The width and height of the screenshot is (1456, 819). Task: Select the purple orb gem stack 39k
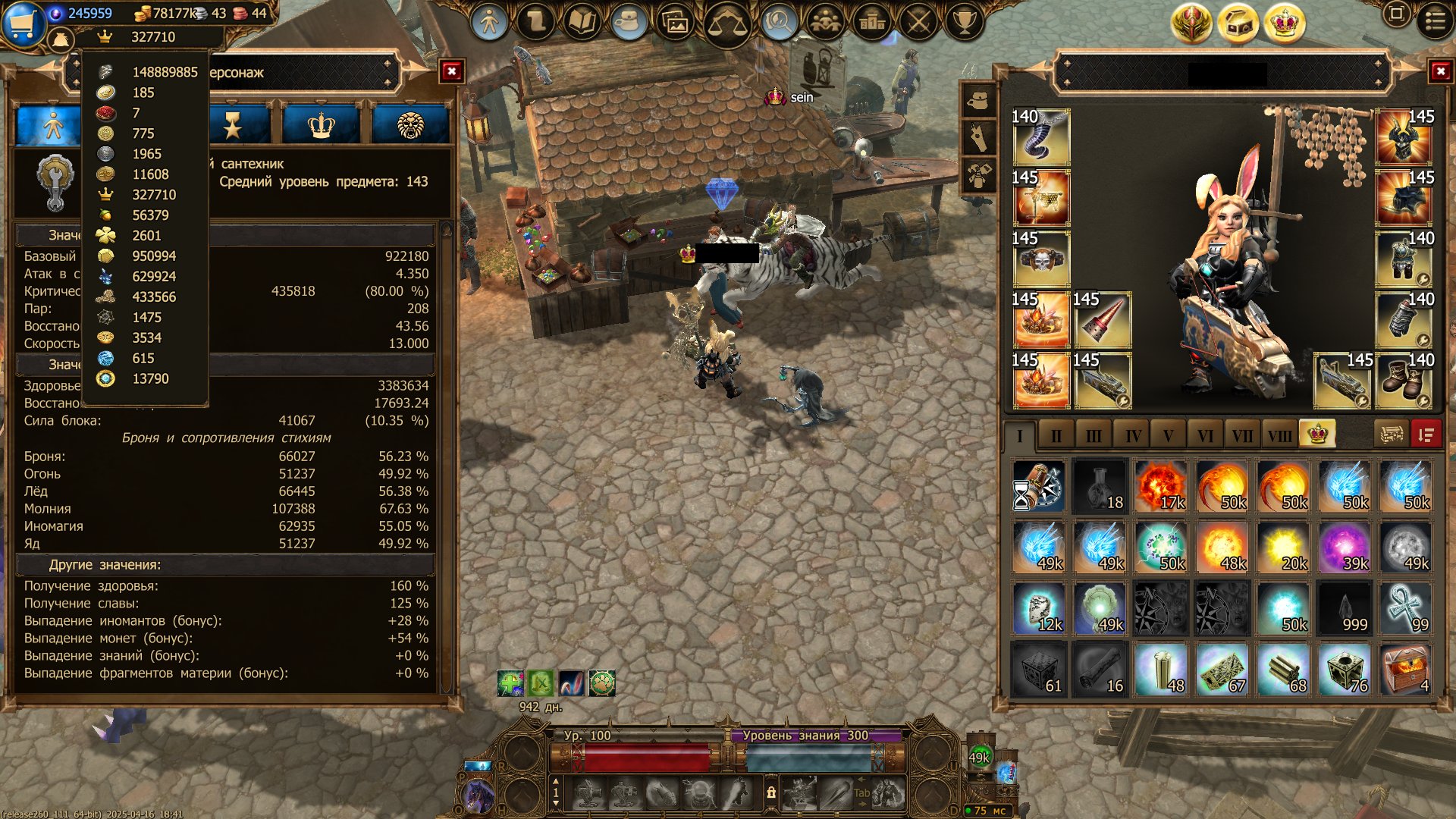point(1344,547)
